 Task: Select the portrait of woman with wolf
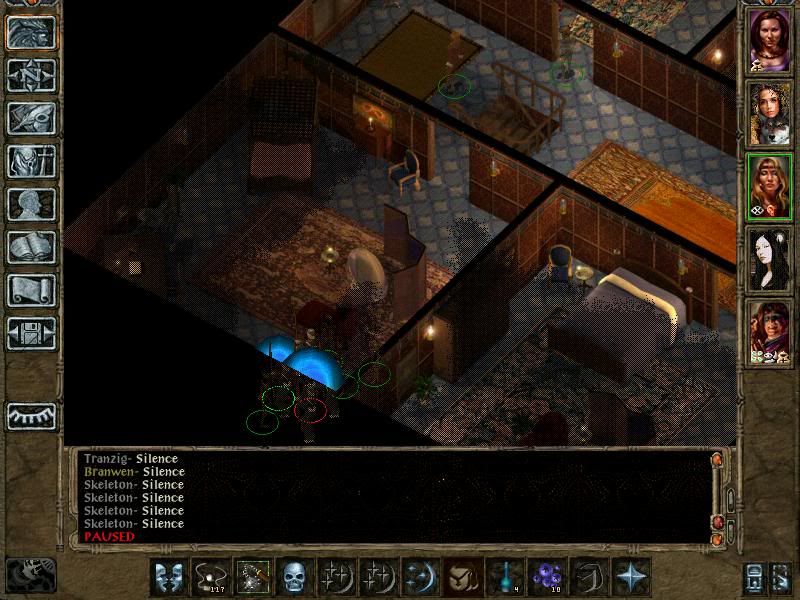pyautogui.click(x=770, y=112)
